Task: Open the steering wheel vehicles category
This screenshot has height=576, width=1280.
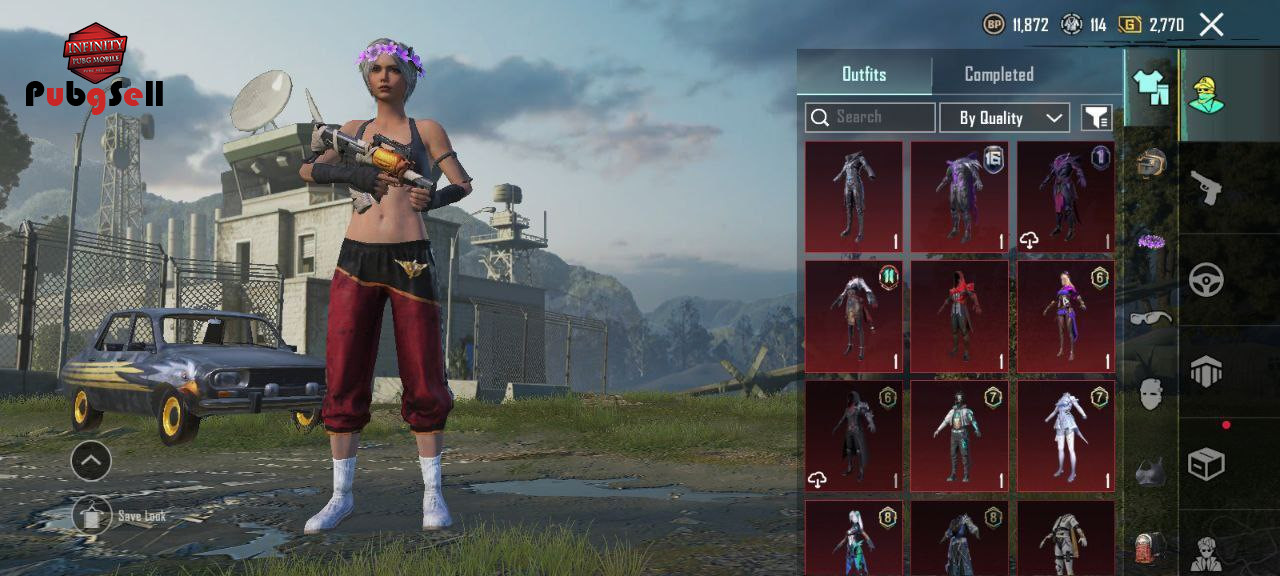Action: 1206,280
